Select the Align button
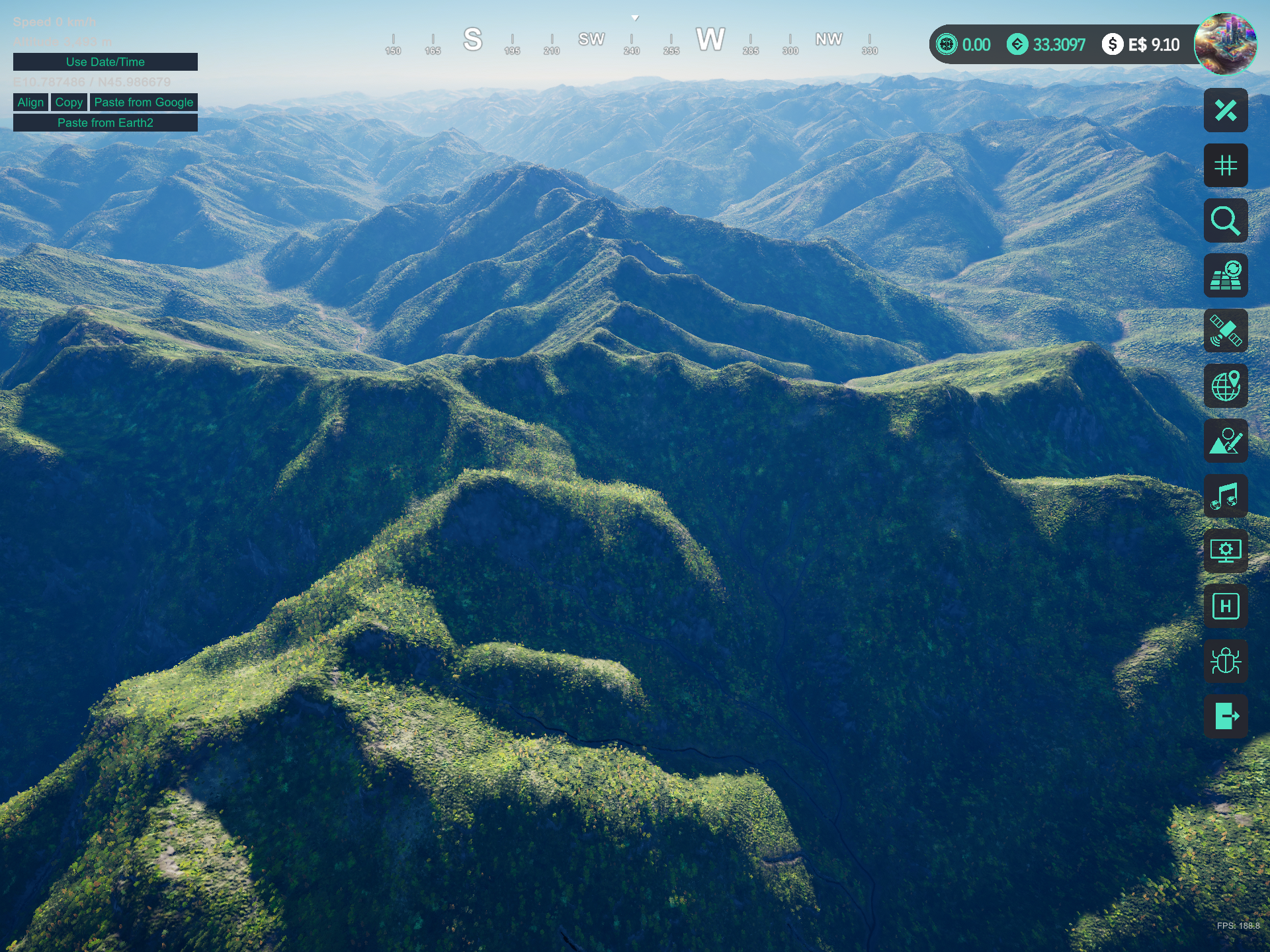The height and width of the screenshot is (952, 1270). tap(30, 102)
